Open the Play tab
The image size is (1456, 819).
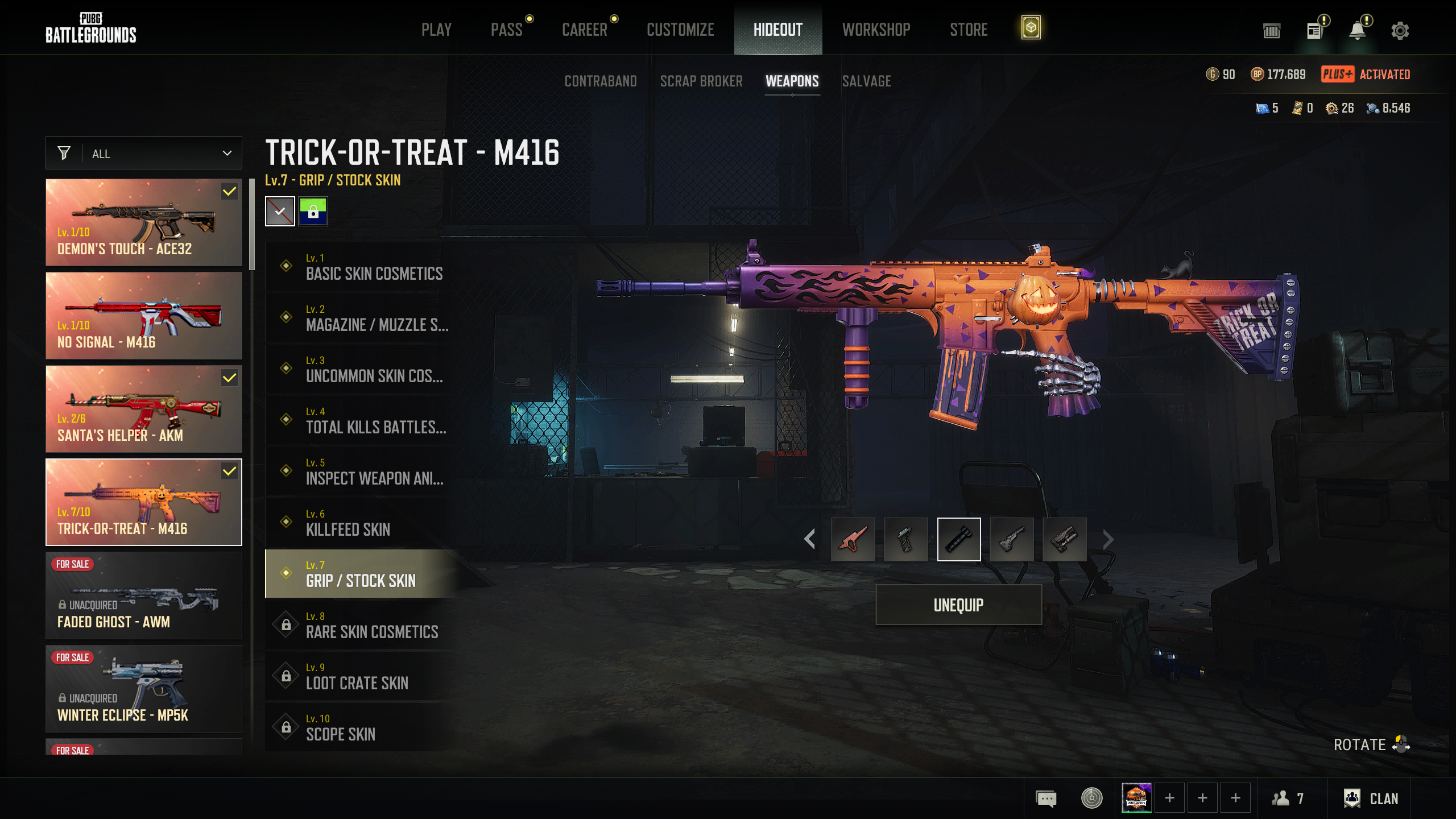point(436,30)
